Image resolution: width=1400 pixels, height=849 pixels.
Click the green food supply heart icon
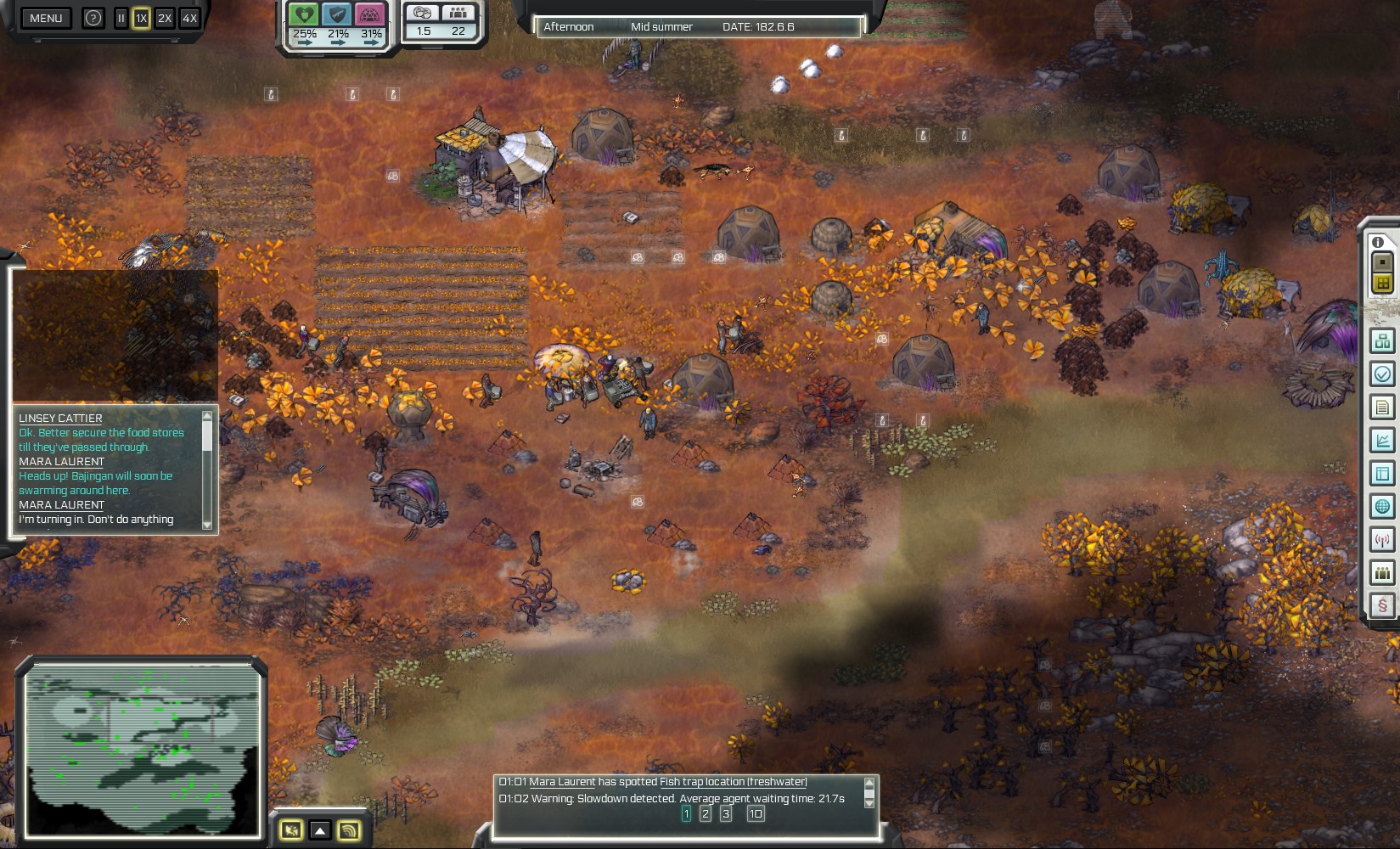[x=304, y=14]
